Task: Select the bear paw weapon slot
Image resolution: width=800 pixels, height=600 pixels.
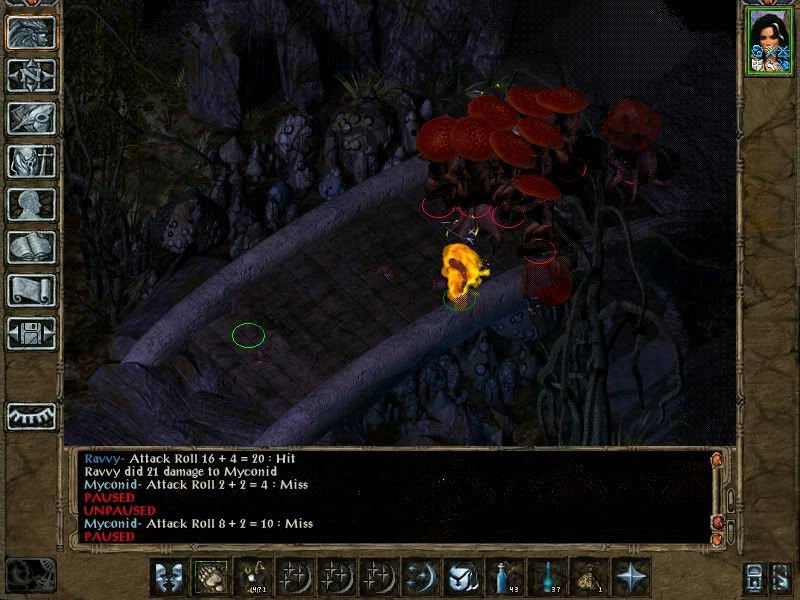Action: coord(210,576)
